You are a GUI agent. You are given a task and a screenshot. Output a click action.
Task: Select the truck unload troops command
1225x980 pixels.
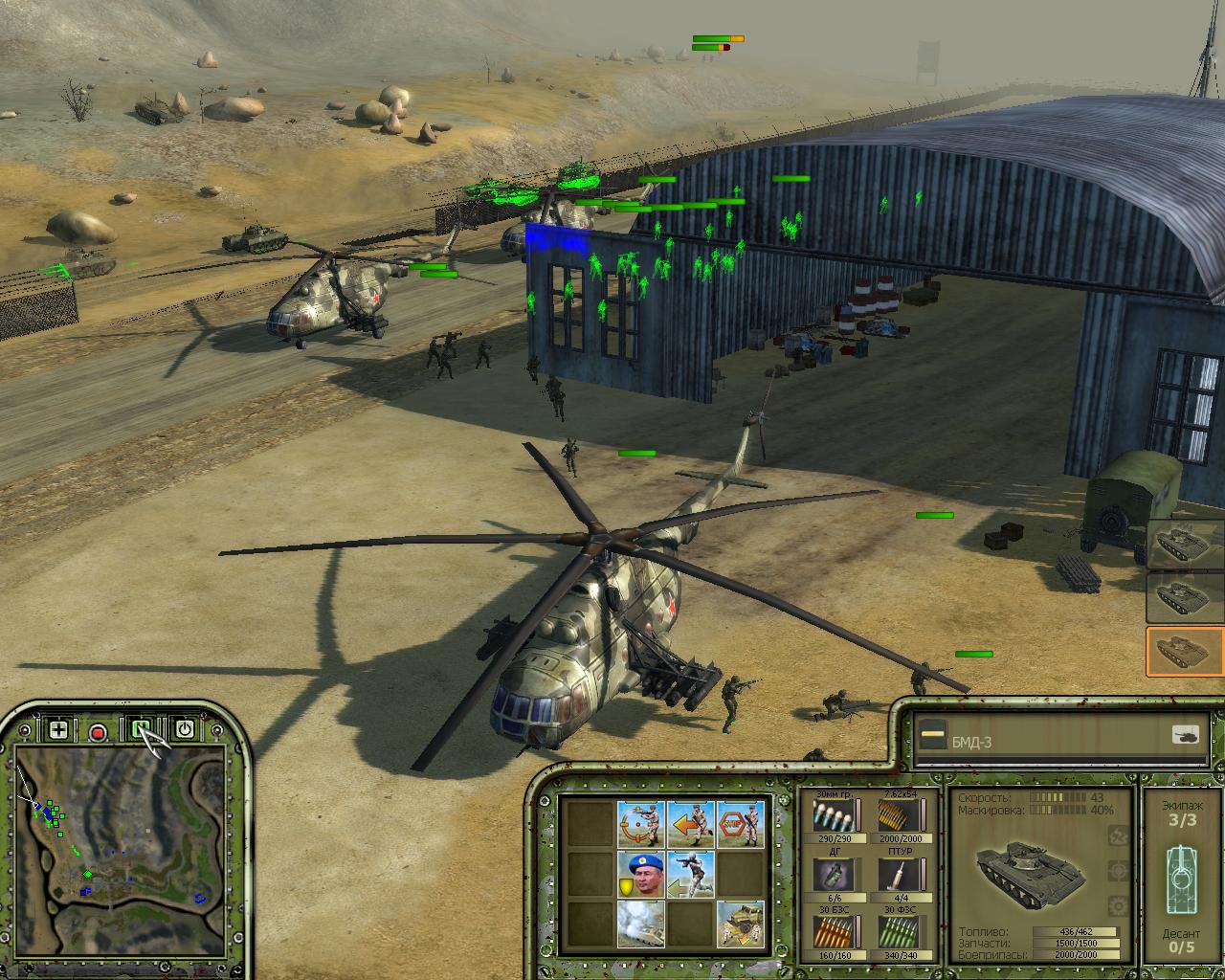(740, 924)
